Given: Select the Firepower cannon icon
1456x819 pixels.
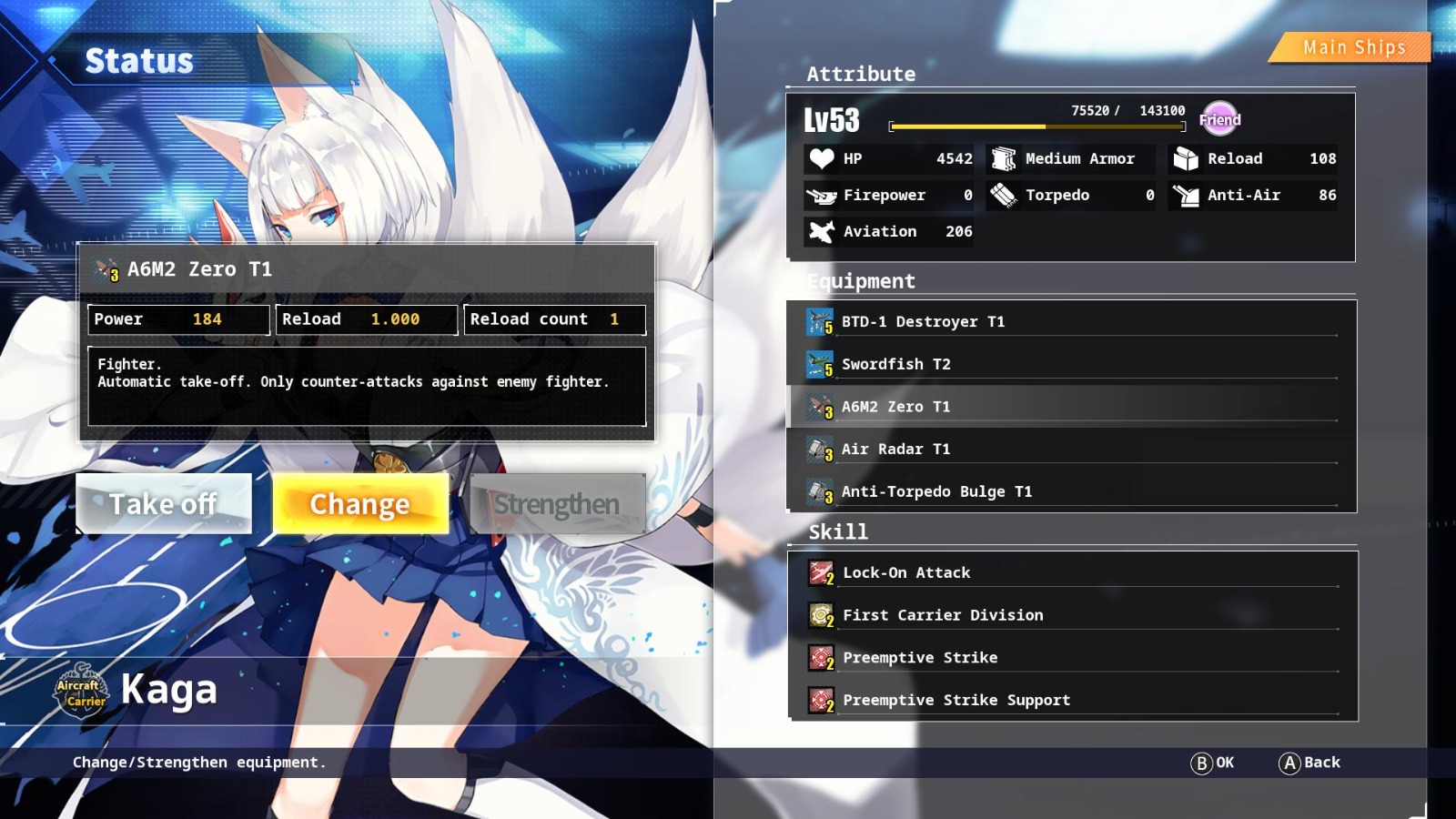Looking at the screenshot, I should [822, 195].
